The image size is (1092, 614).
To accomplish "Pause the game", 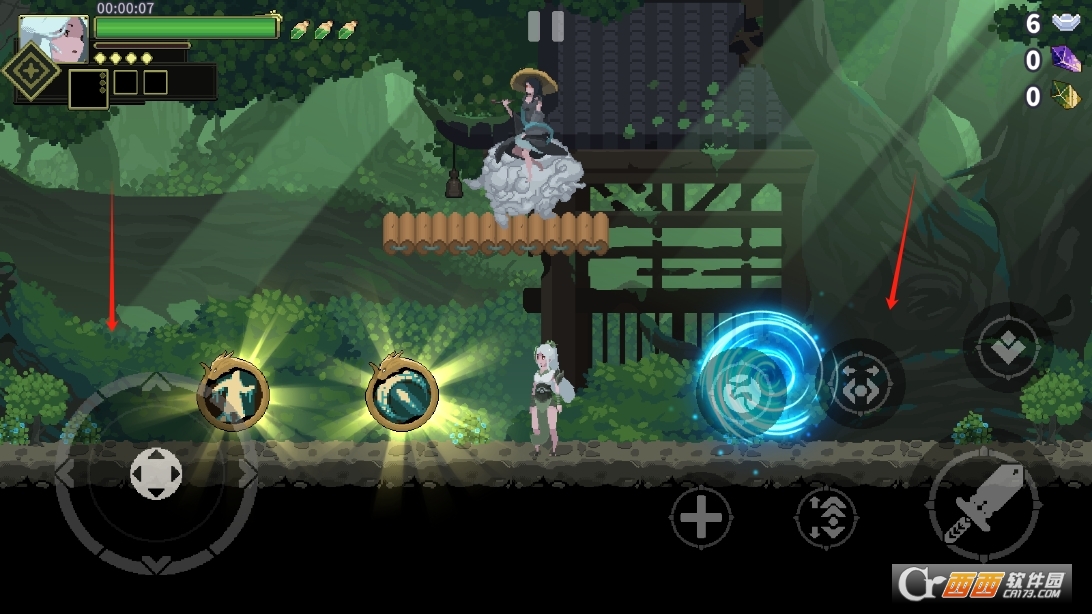I will click(x=545, y=26).
